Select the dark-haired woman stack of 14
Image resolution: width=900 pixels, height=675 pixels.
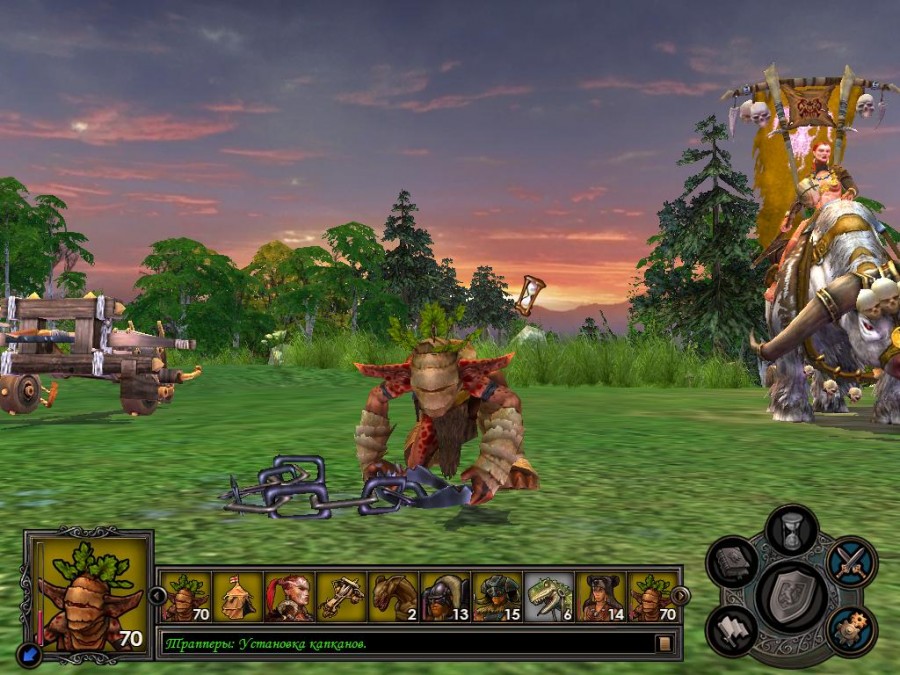(x=601, y=597)
